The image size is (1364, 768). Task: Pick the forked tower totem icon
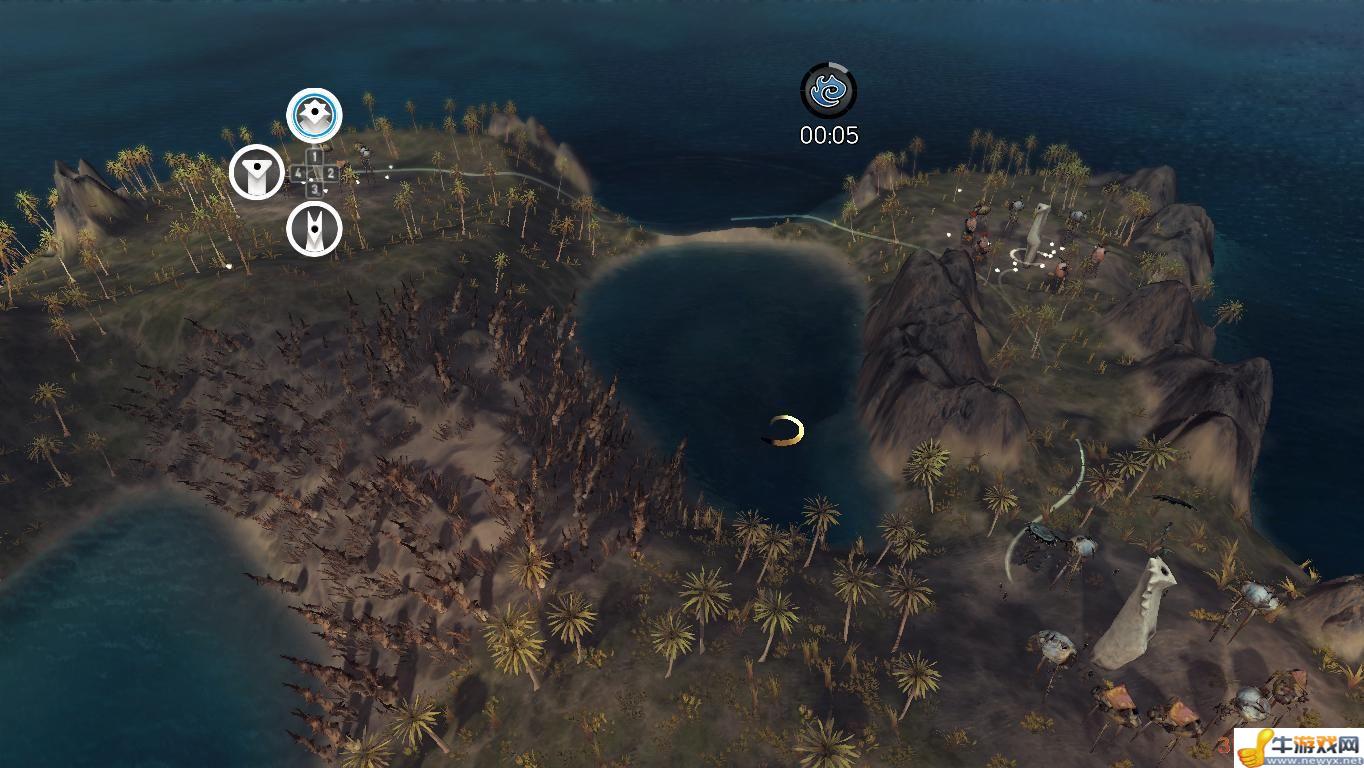(x=314, y=230)
